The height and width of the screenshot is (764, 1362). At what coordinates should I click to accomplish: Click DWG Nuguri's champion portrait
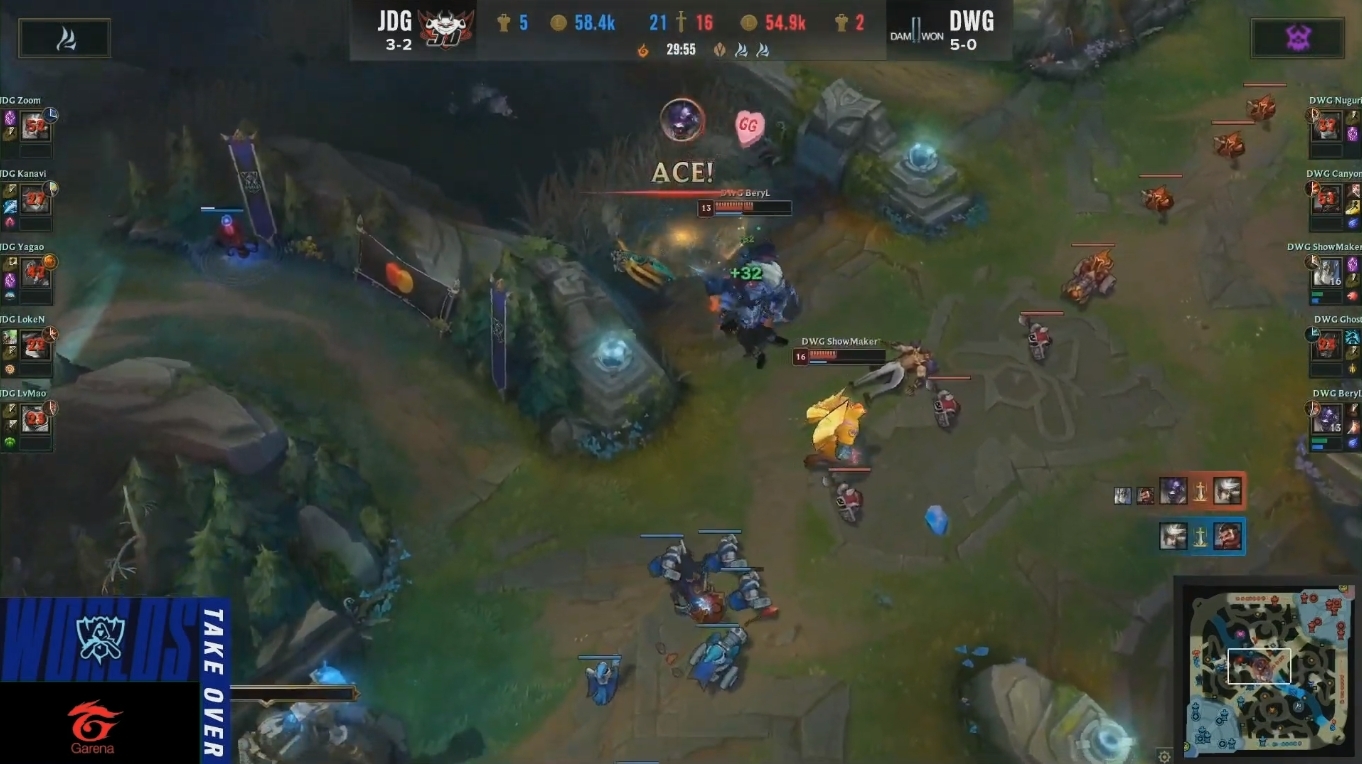1326,126
